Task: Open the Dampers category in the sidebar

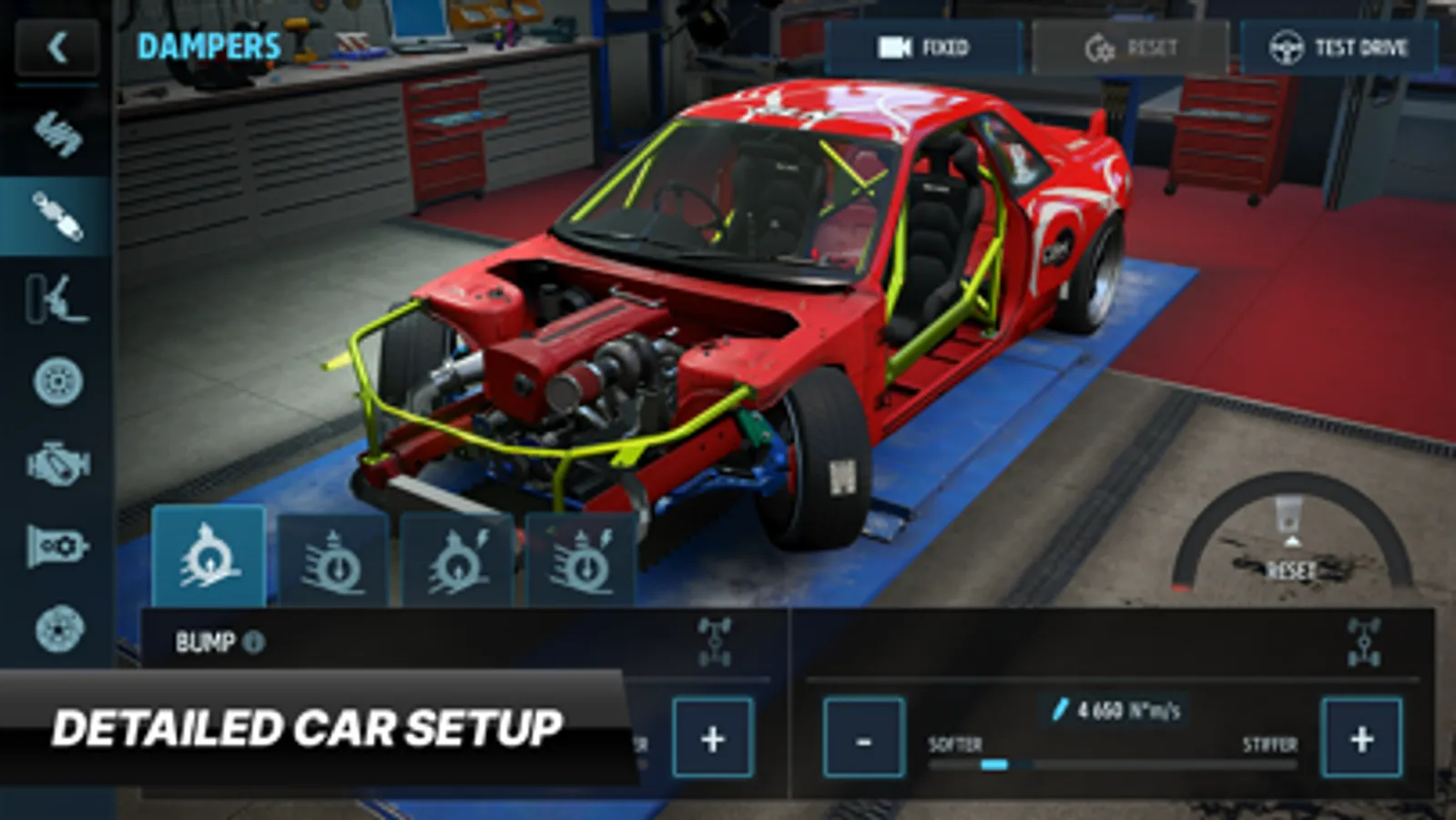Action: tap(56, 219)
